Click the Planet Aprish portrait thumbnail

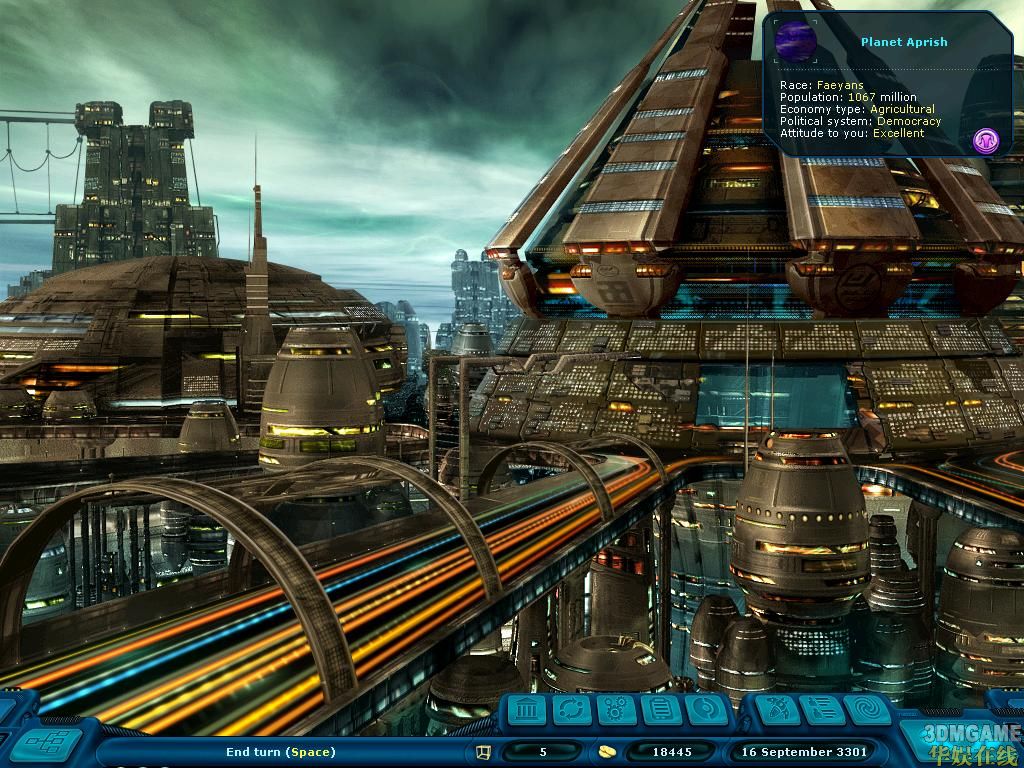click(796, 42)
